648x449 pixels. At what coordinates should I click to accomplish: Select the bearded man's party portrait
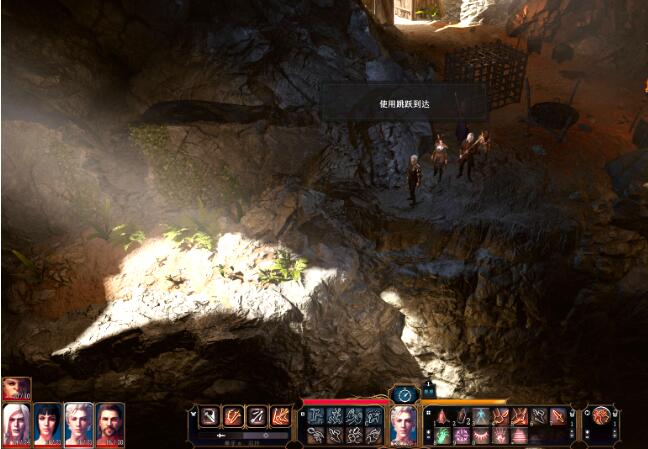110,424
